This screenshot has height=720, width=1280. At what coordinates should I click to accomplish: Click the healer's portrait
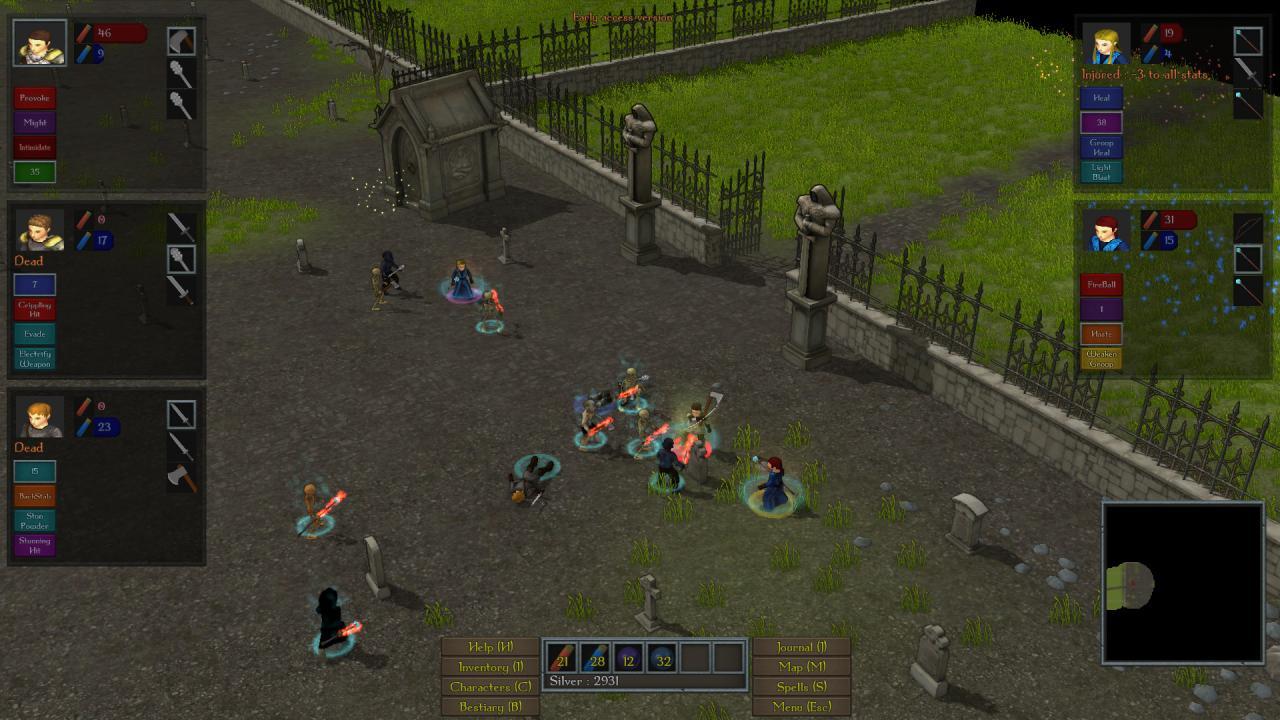[1107, 44]
